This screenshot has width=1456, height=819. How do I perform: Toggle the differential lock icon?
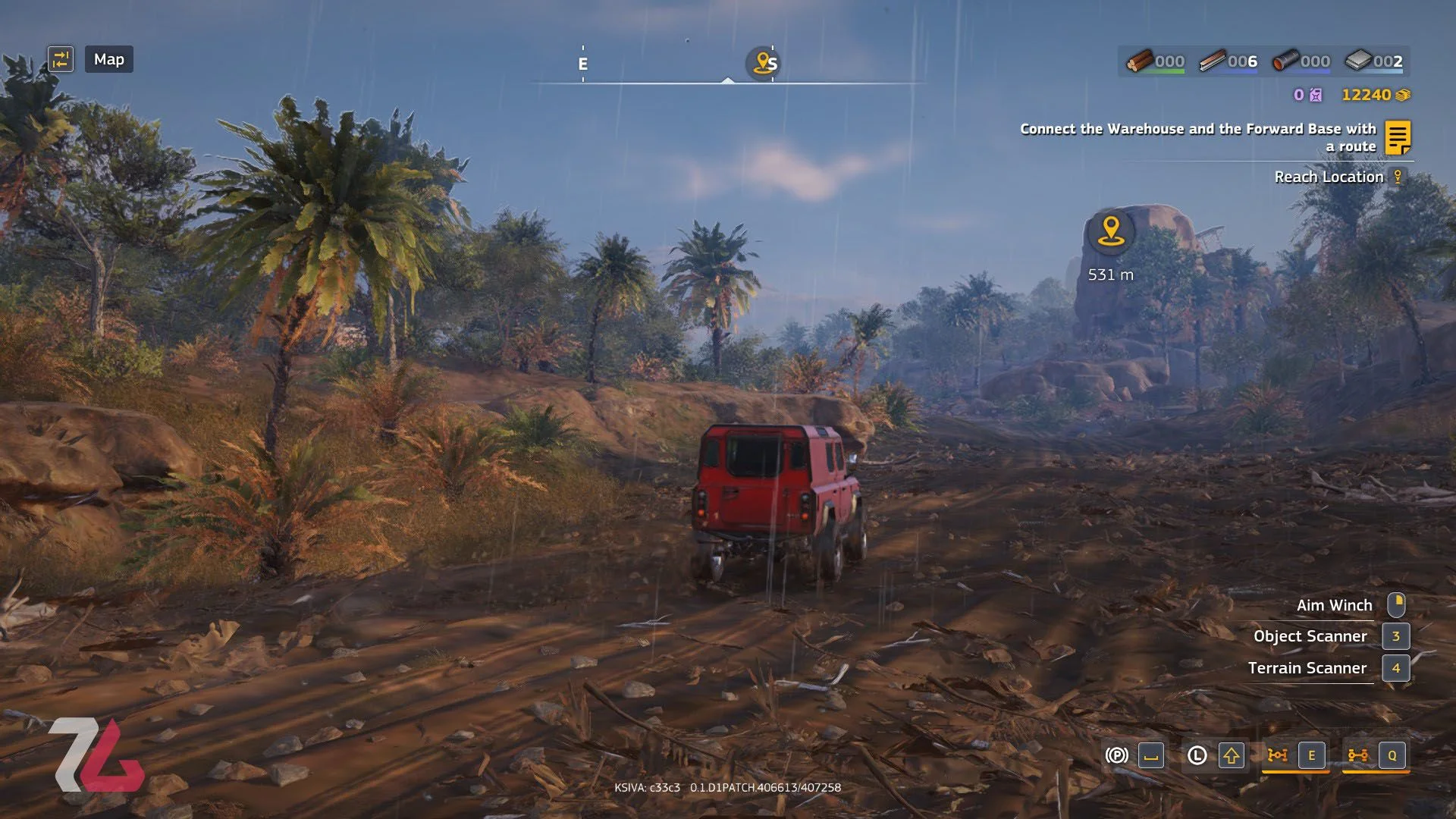(x=1278, y=755)
